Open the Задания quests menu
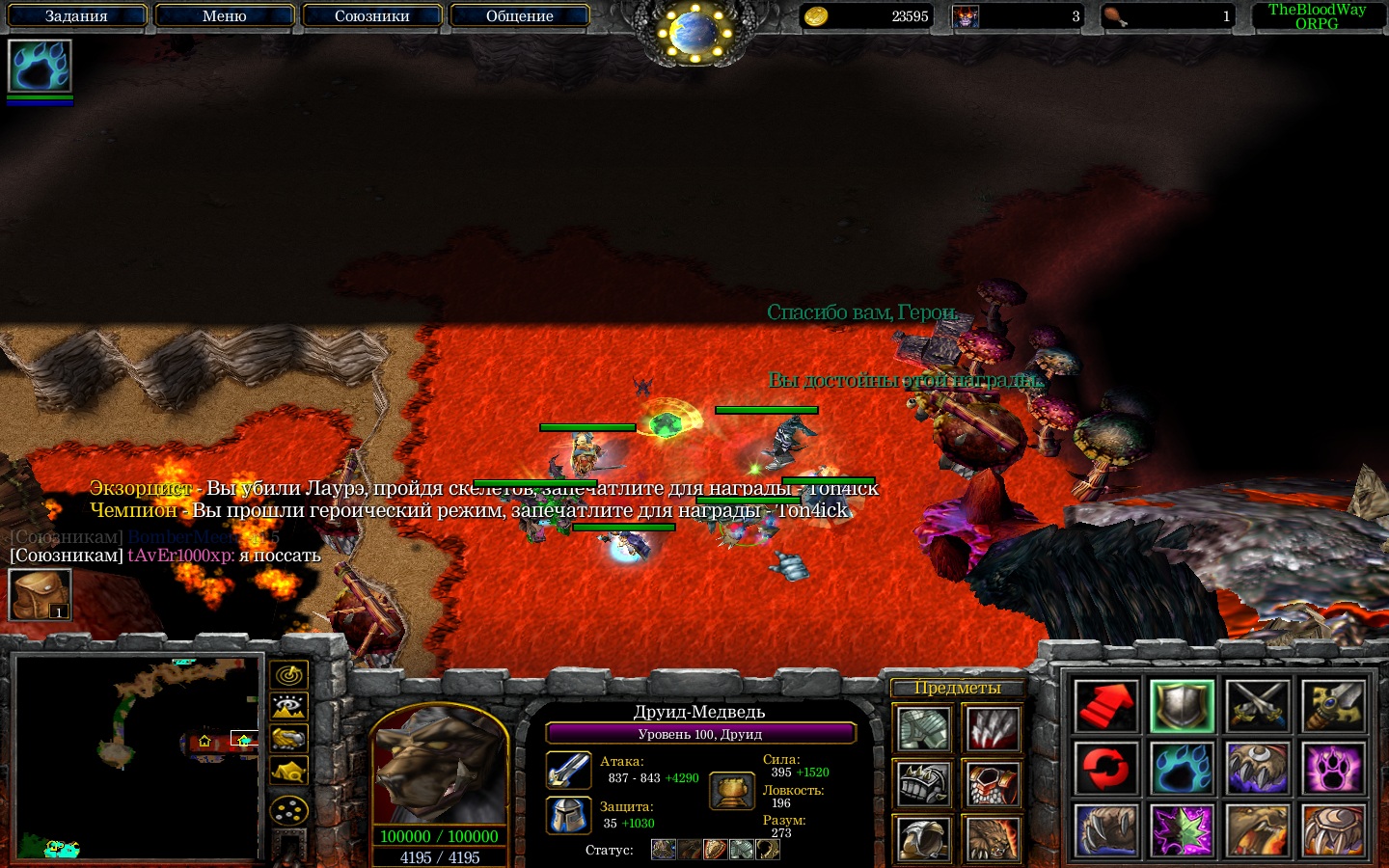 (x=76, y=15)
